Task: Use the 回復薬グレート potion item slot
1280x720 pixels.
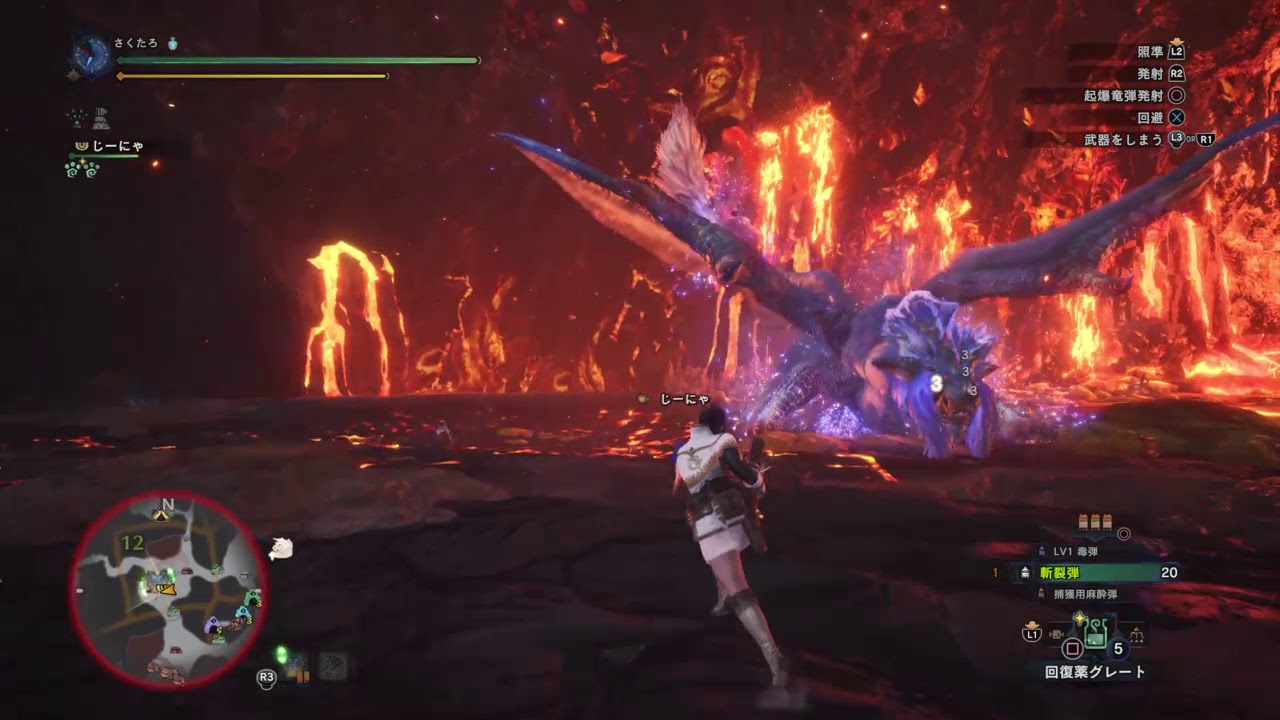Action: click(x=1095, y=631)
